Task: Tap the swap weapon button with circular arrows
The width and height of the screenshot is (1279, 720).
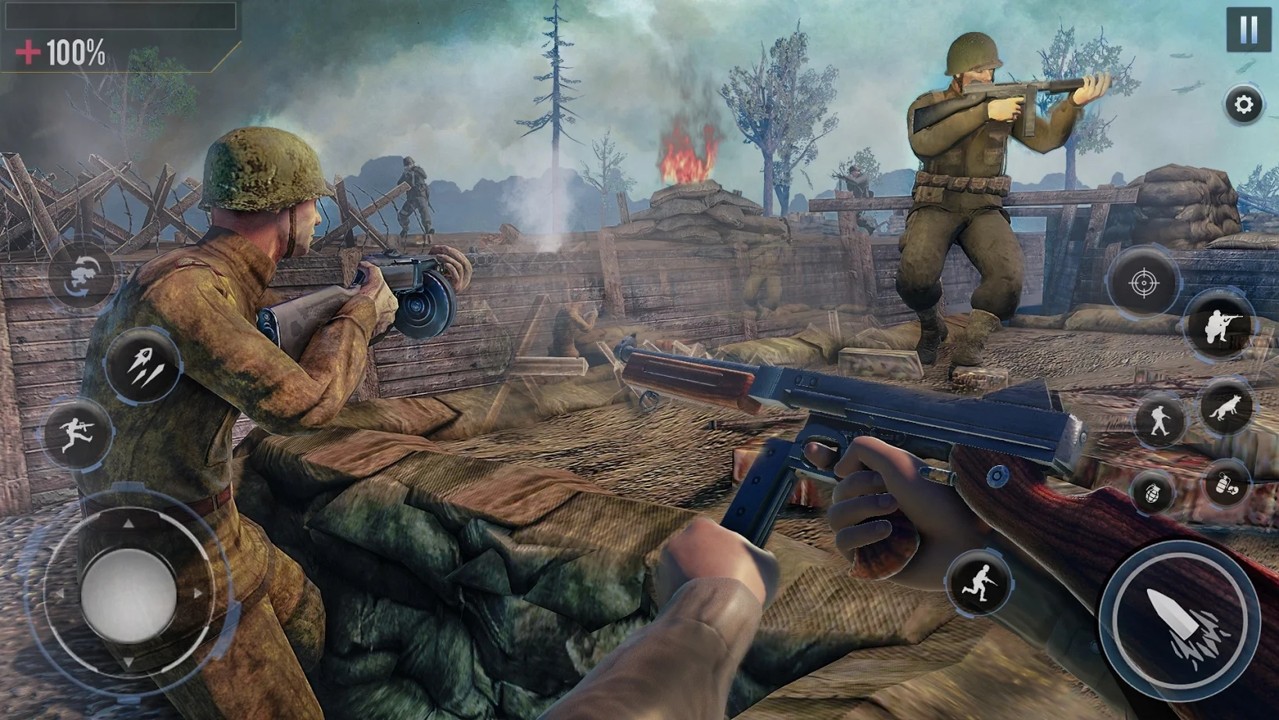Action: click(x=81, y=276)
